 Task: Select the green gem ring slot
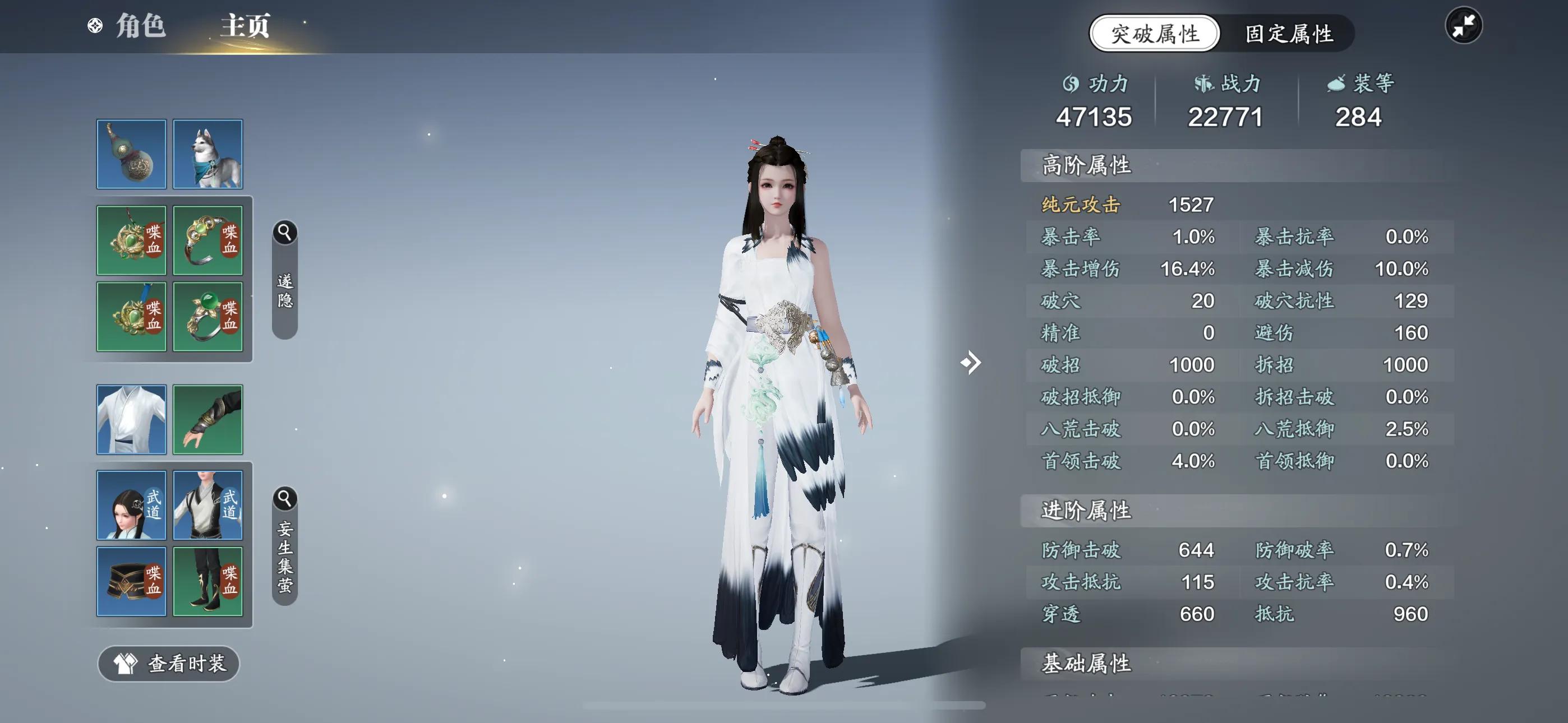tap(207, 317)
